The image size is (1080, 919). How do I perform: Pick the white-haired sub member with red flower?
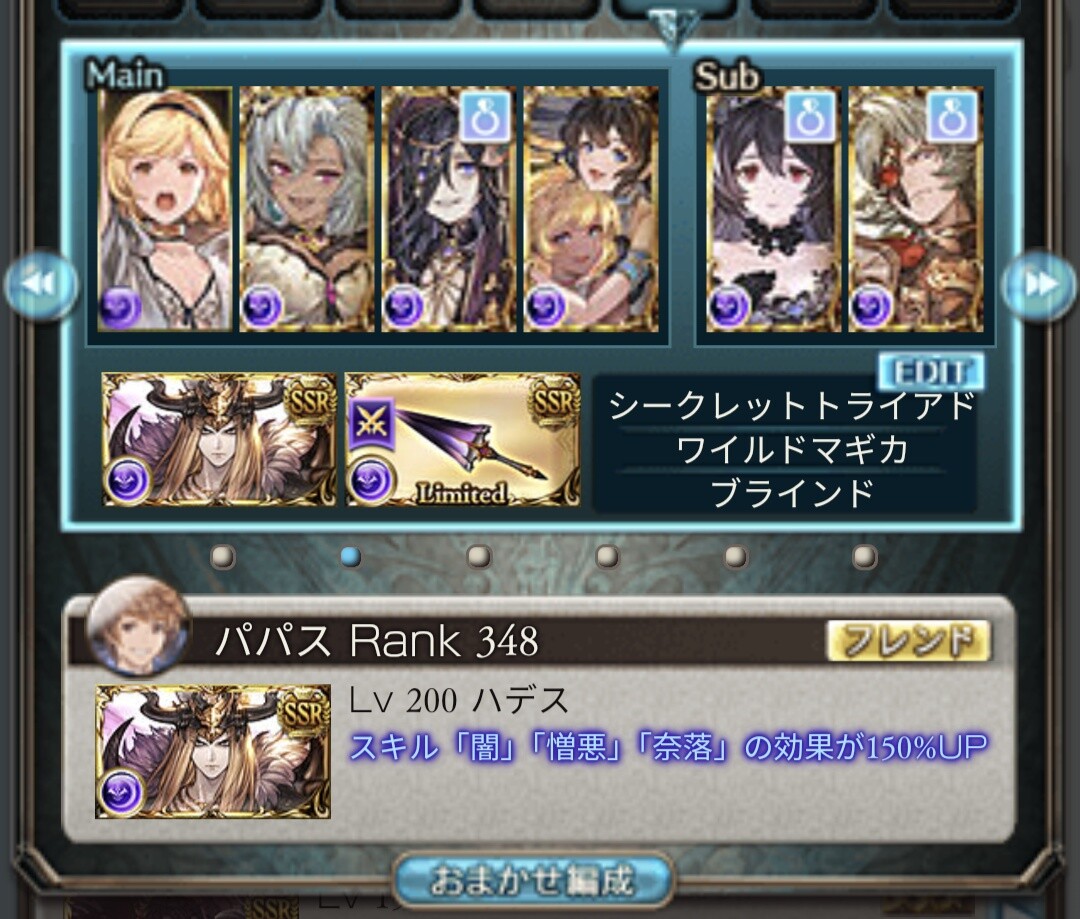click(916, 209)
